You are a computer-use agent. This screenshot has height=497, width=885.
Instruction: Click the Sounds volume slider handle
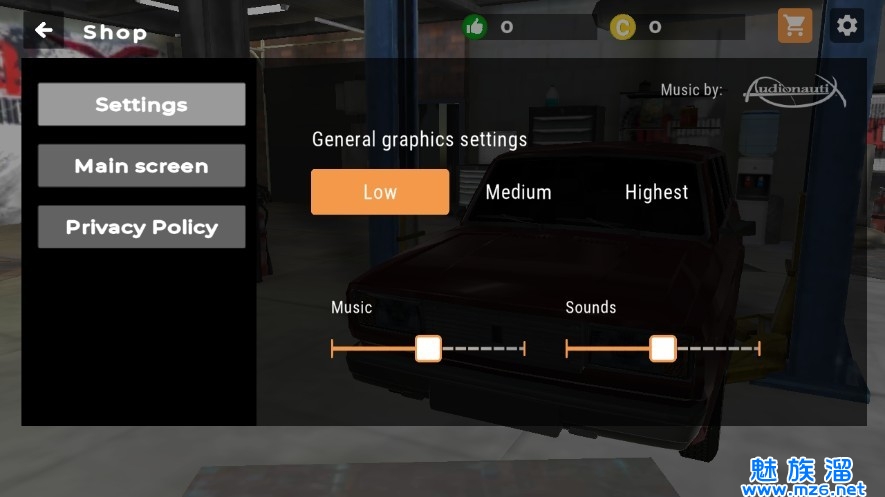(662, 348)
